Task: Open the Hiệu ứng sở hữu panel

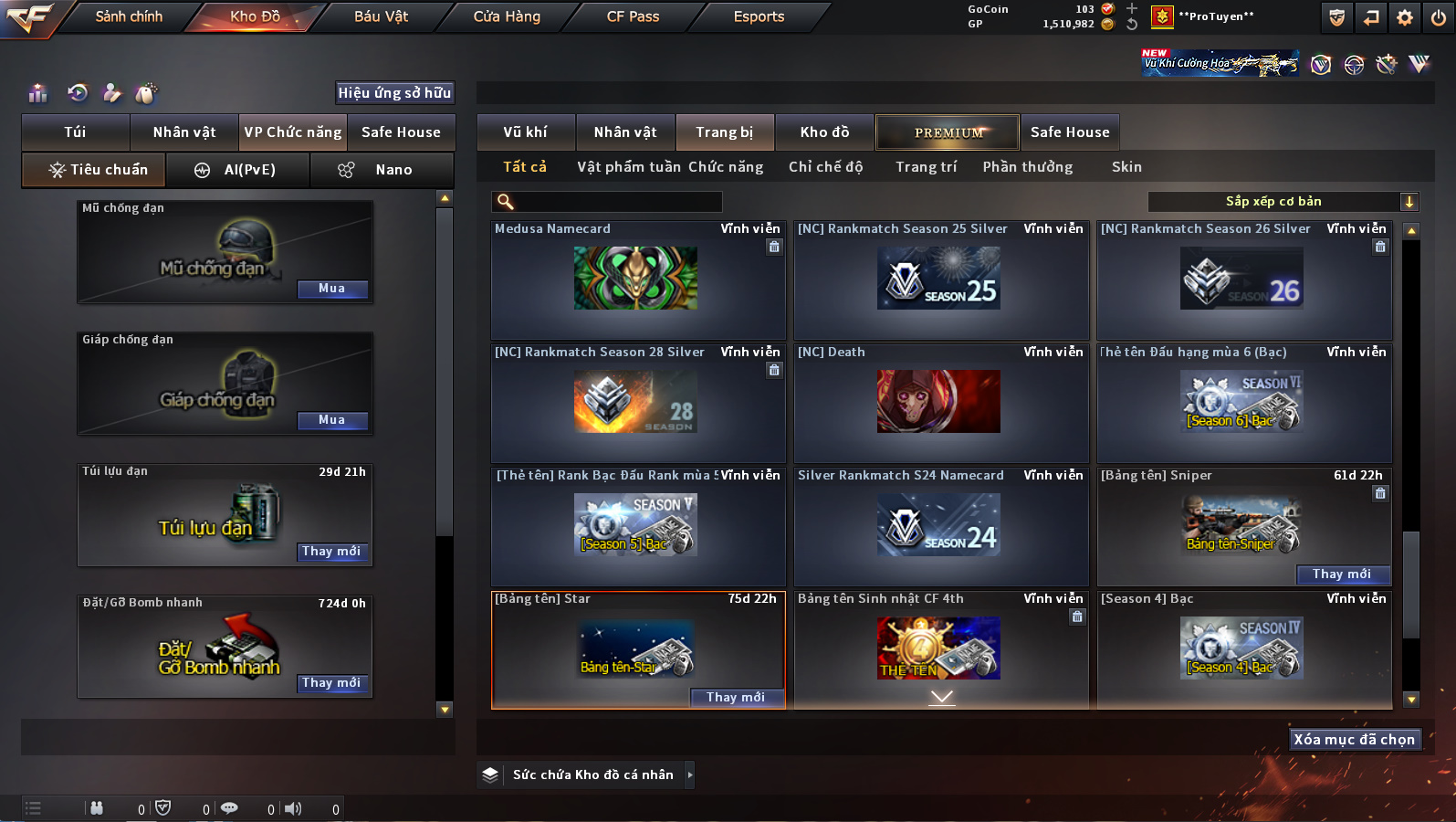Action: (x=394, y=93)
